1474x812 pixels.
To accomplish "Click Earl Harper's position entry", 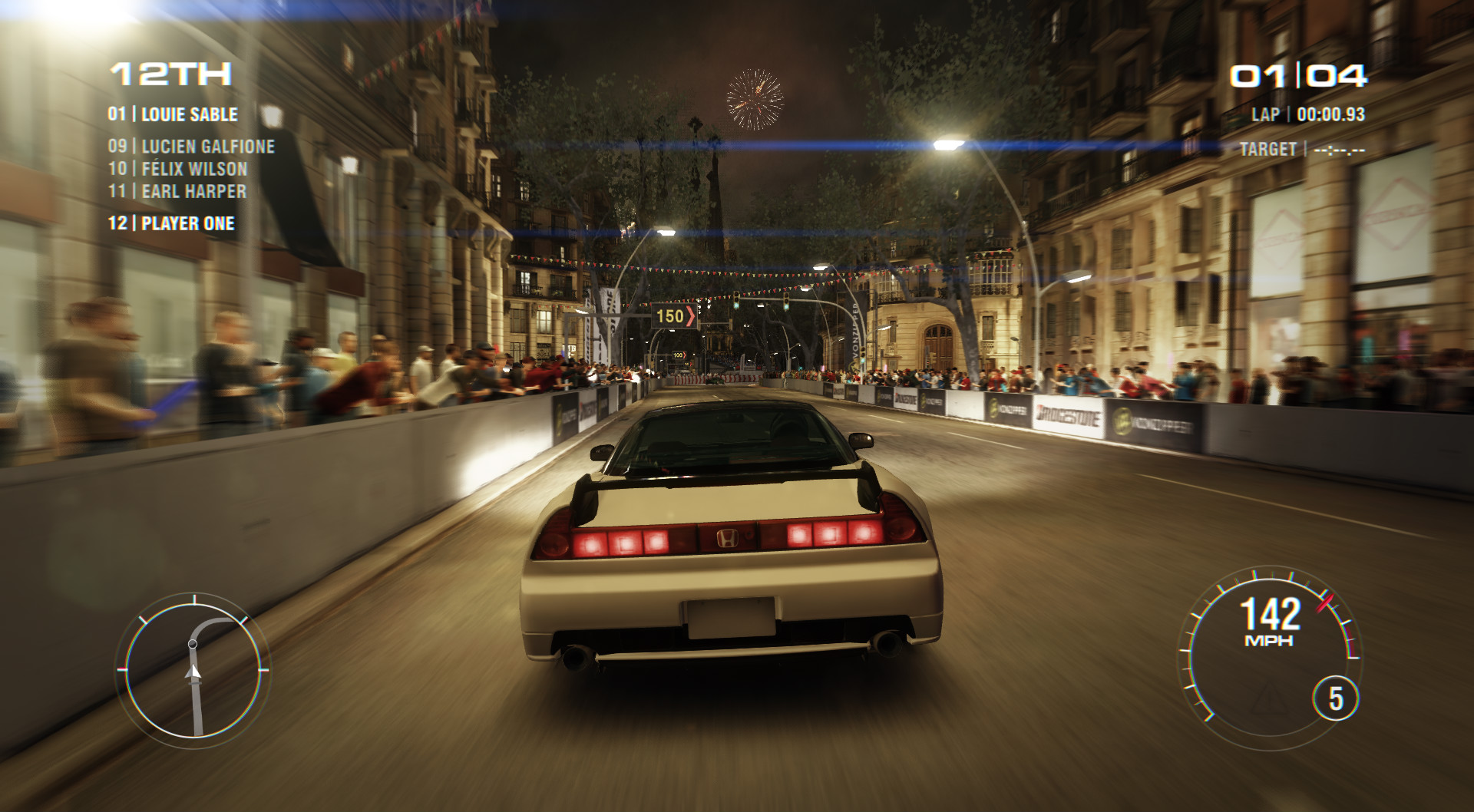I will pos(177,191).
